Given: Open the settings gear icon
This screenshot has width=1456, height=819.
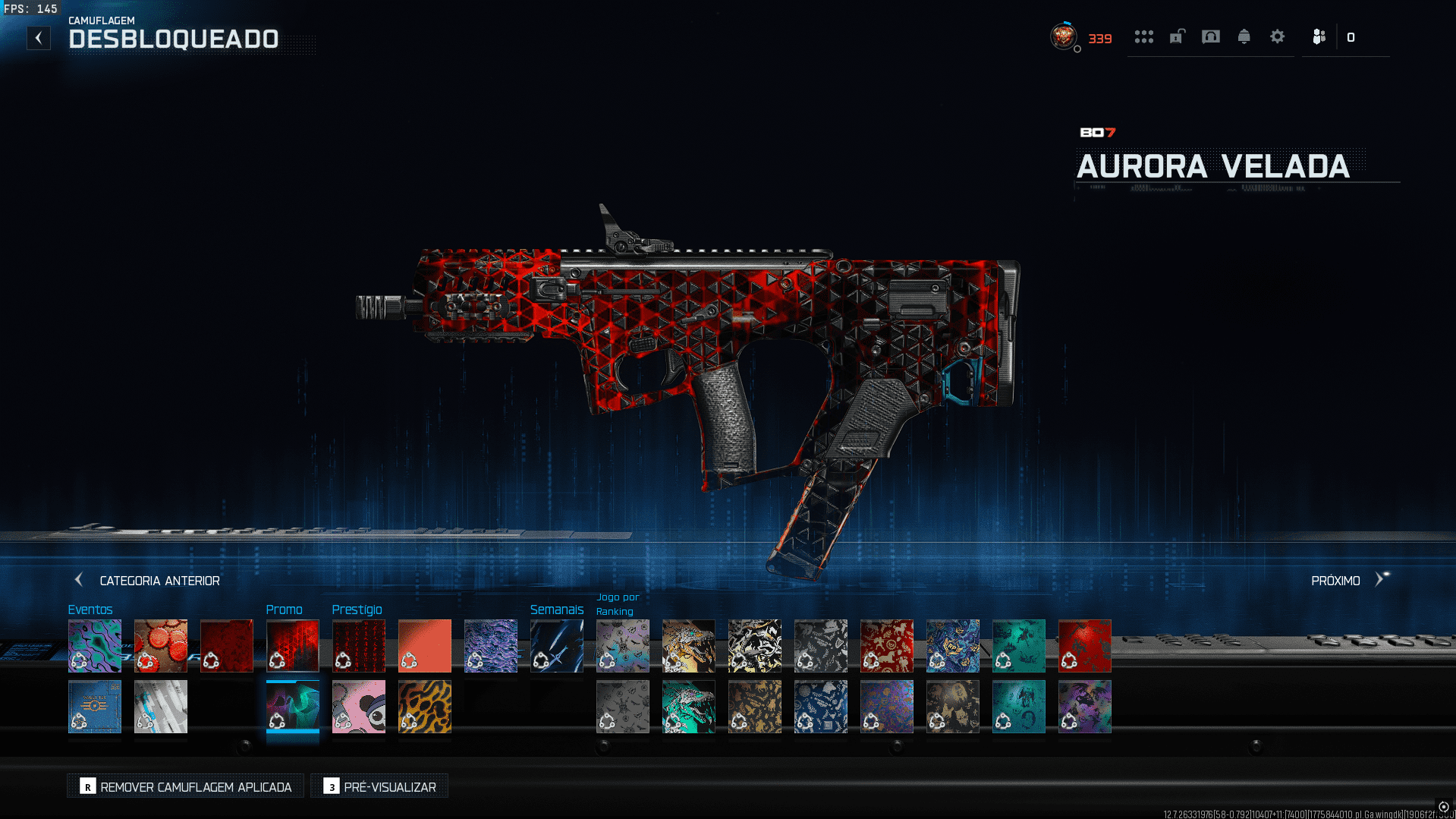Looking at the screenshot, I should tap(1277, 36).
